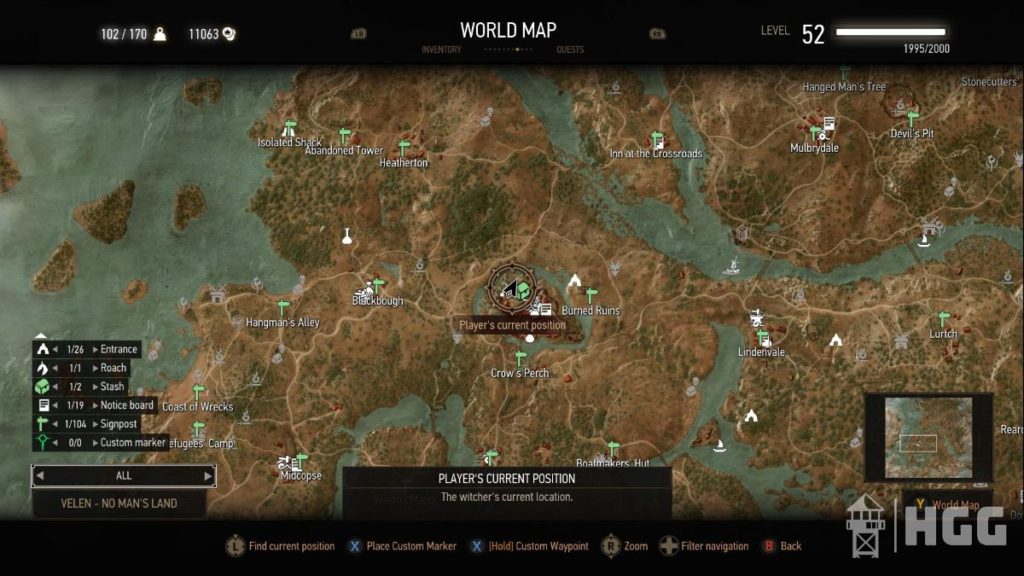Click the left arrow of the ALL filter
1024x576 pixels.
click(41, 476)
